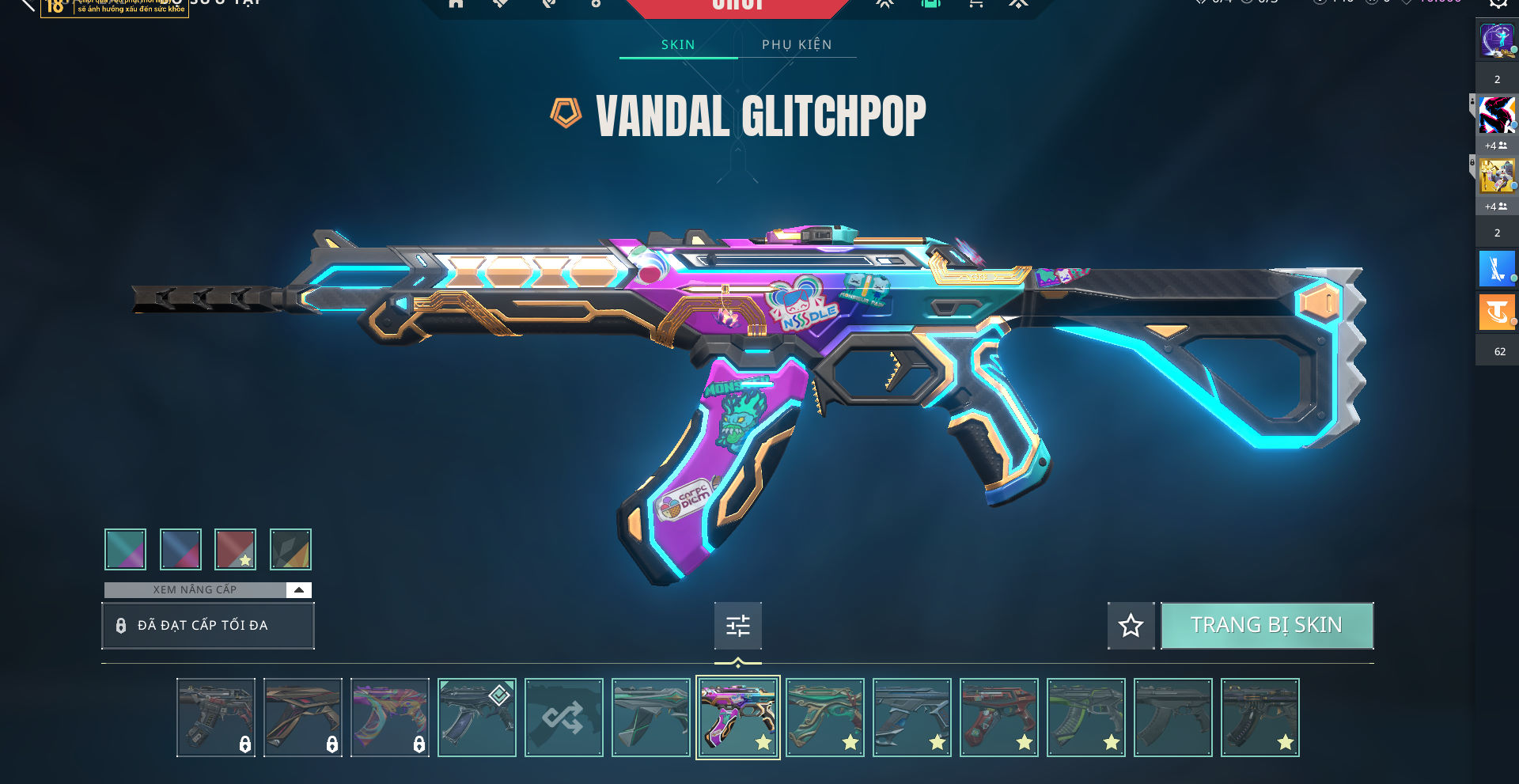
Task: Choose the teal and purple variant swatch
Action: [x=125, y=549]
